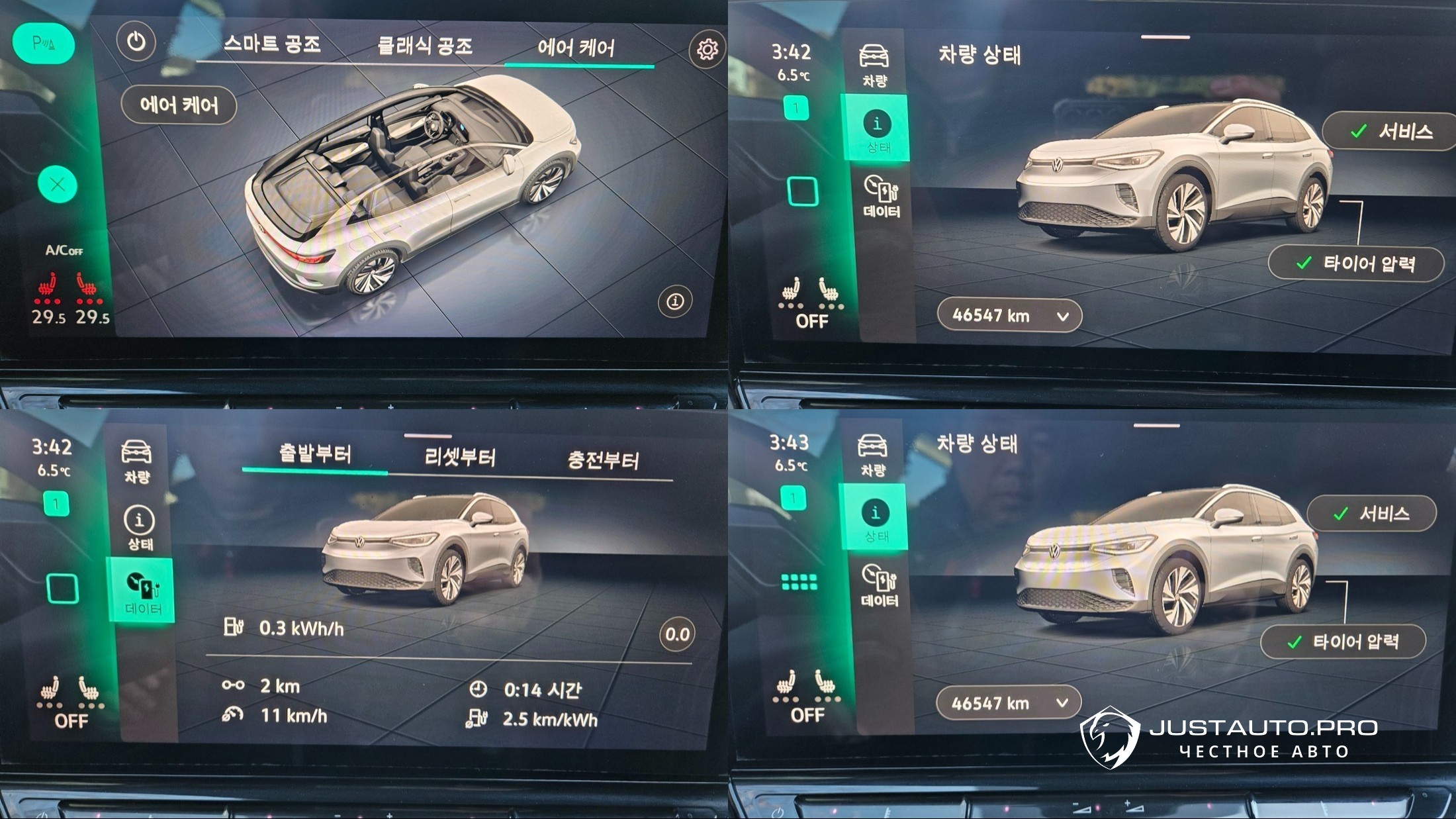Close the panel with the green X button

58,185
